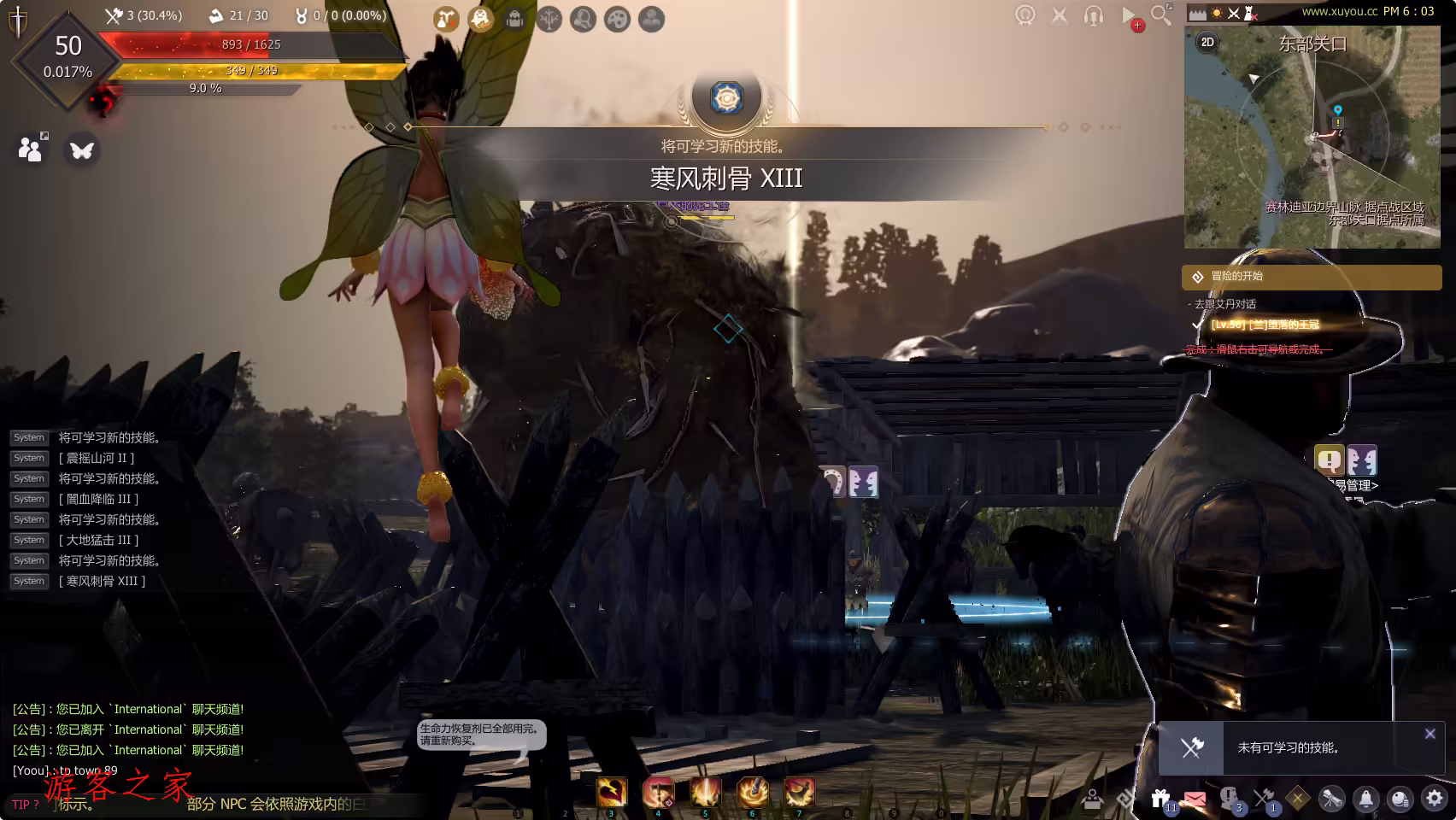Click the magnifying glass search icon
The width and height of the screenshot is (1456, 820).
pos(1160,15)
